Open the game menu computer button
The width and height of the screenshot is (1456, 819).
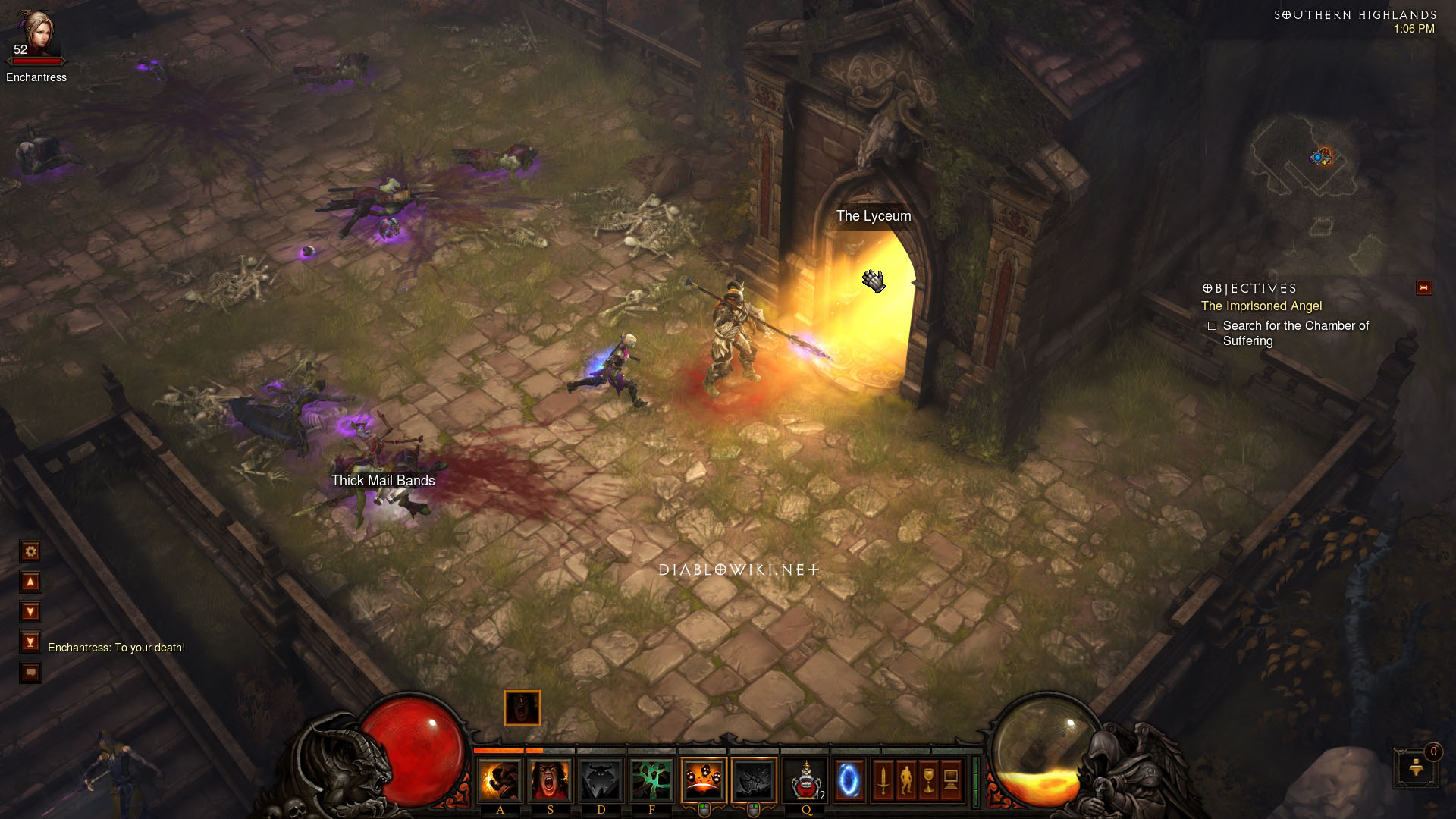coord(952,780)
